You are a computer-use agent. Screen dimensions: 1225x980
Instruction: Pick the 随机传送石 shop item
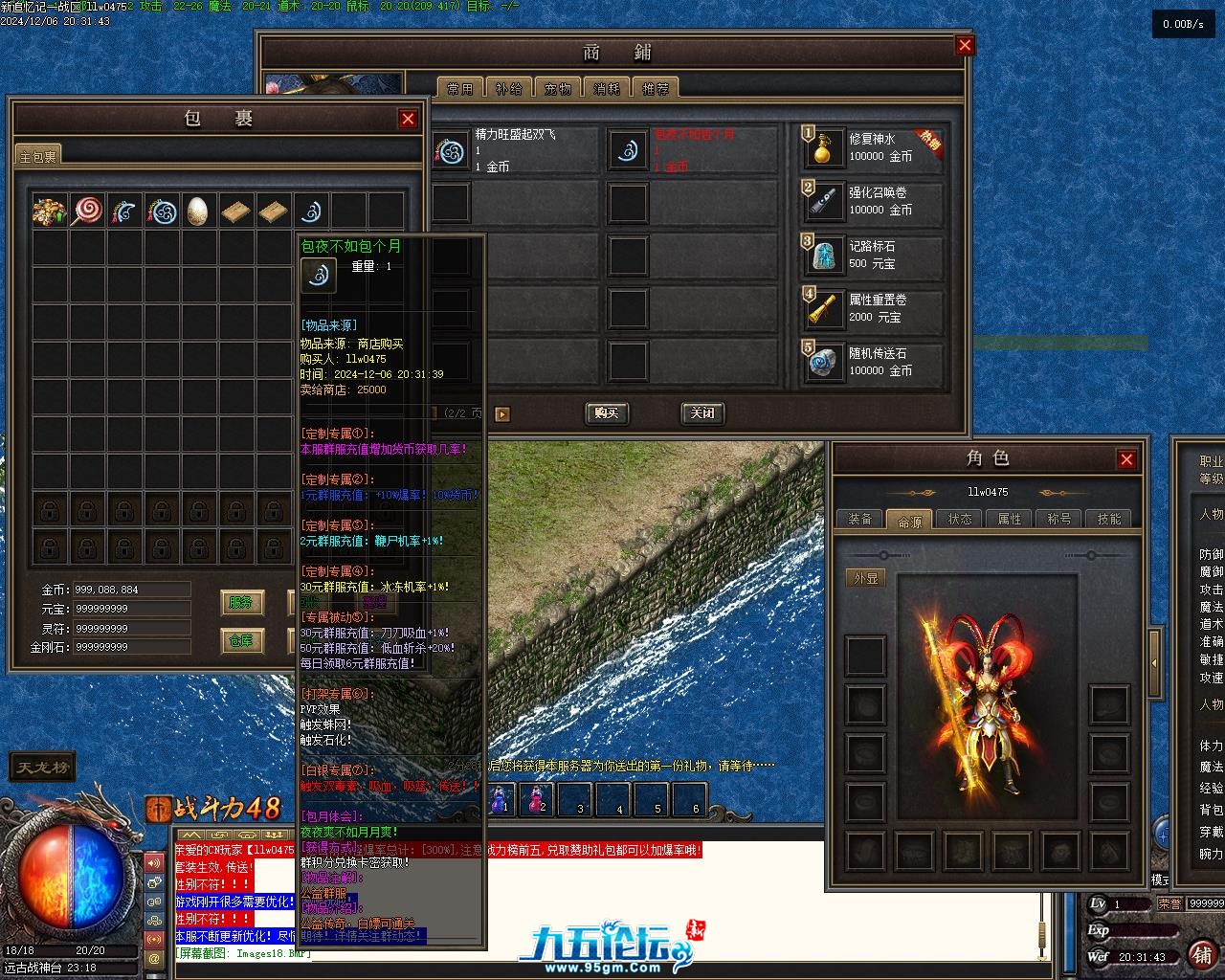(x=873, y=363)
